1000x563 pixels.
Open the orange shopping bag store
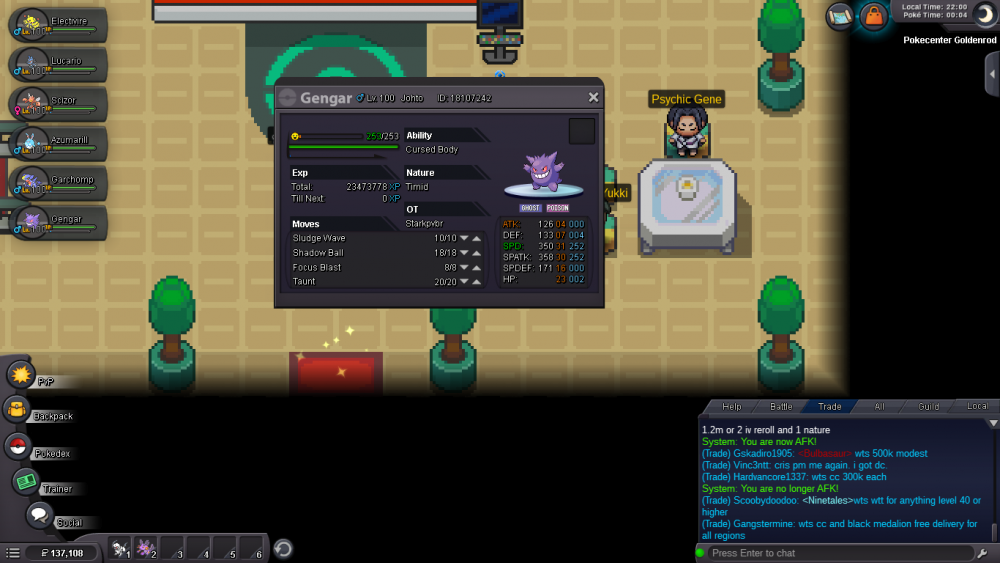[x=873, y=16]
